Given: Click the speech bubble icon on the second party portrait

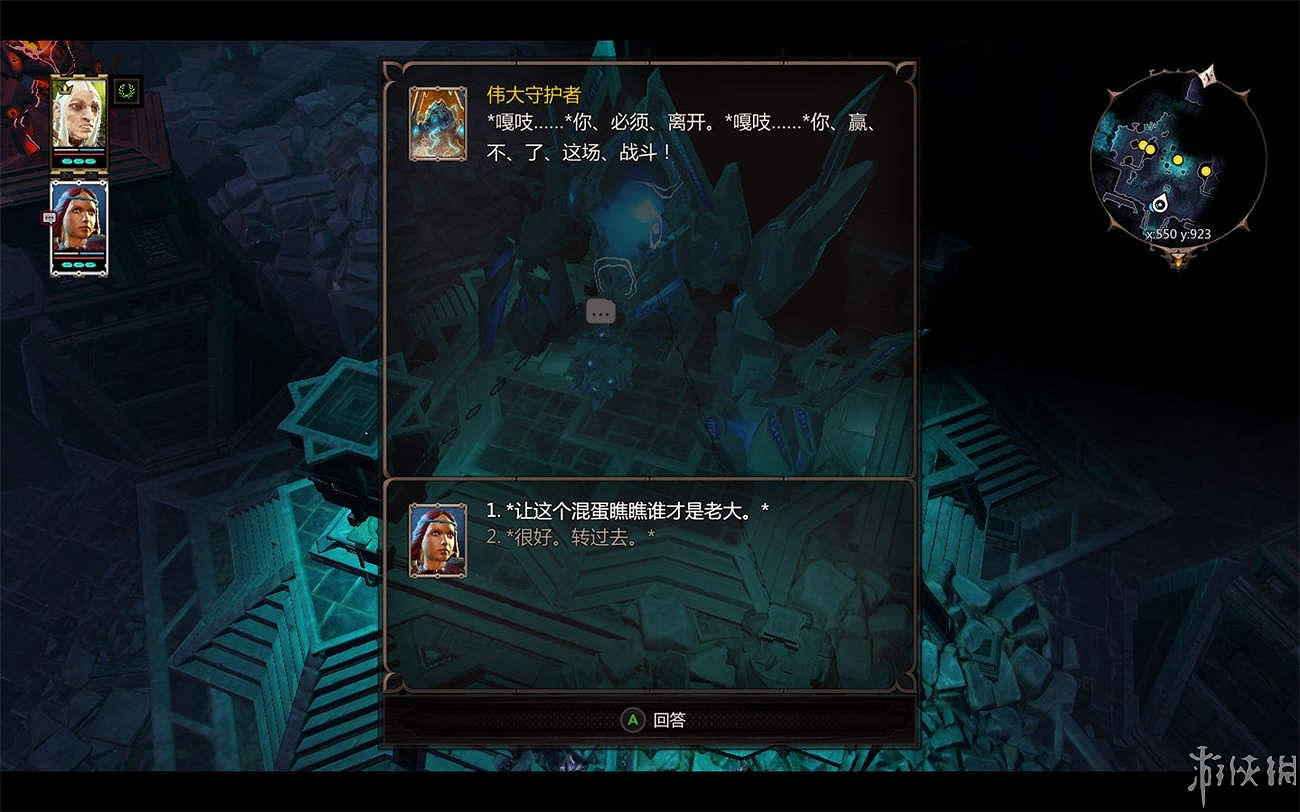Looking at the screenshot, I should [48, 216].
